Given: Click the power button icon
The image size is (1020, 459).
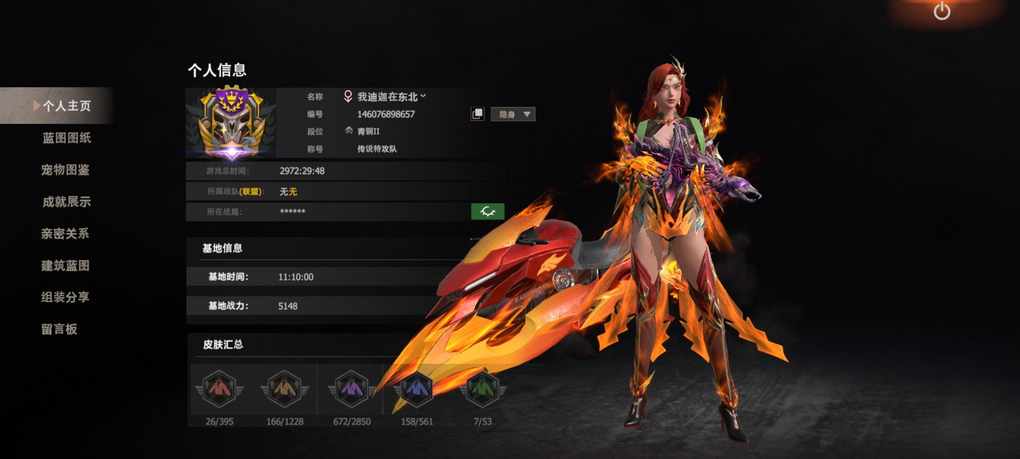Looking at the screenshot, I should tap(942, 12).
